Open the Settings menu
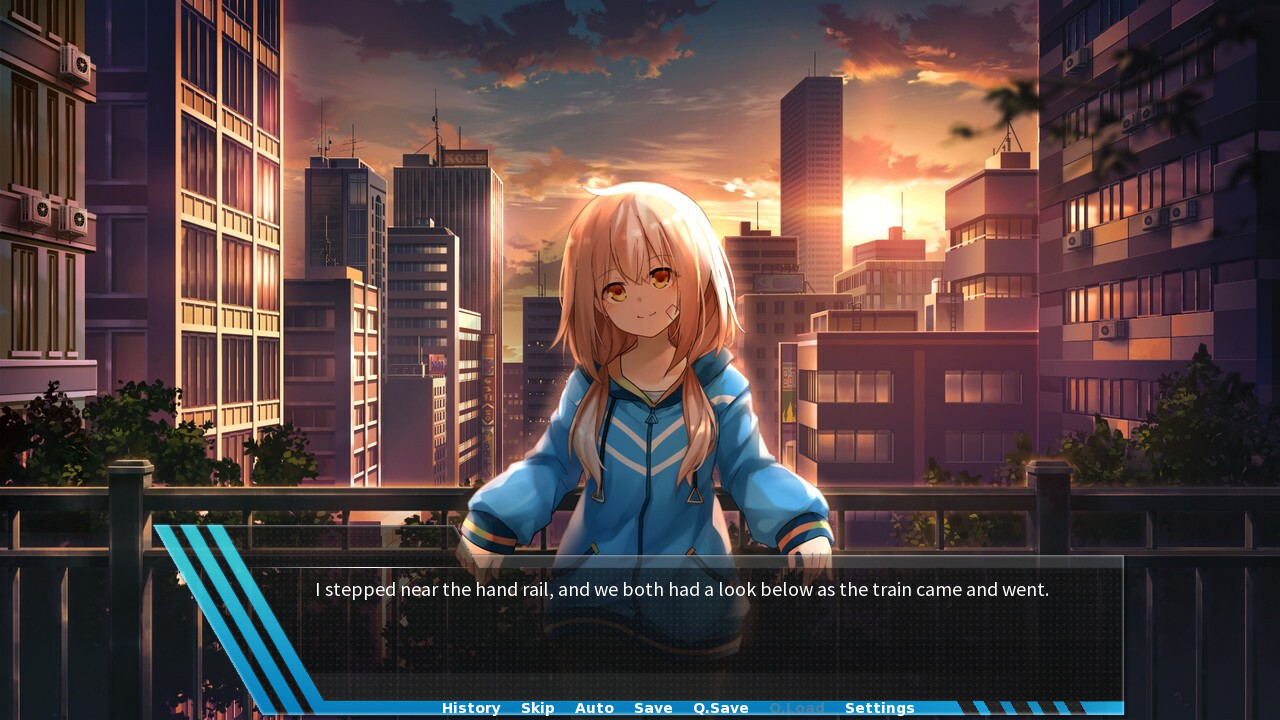The width and height of the screenshot is (1280, 720). click(879, 707)
